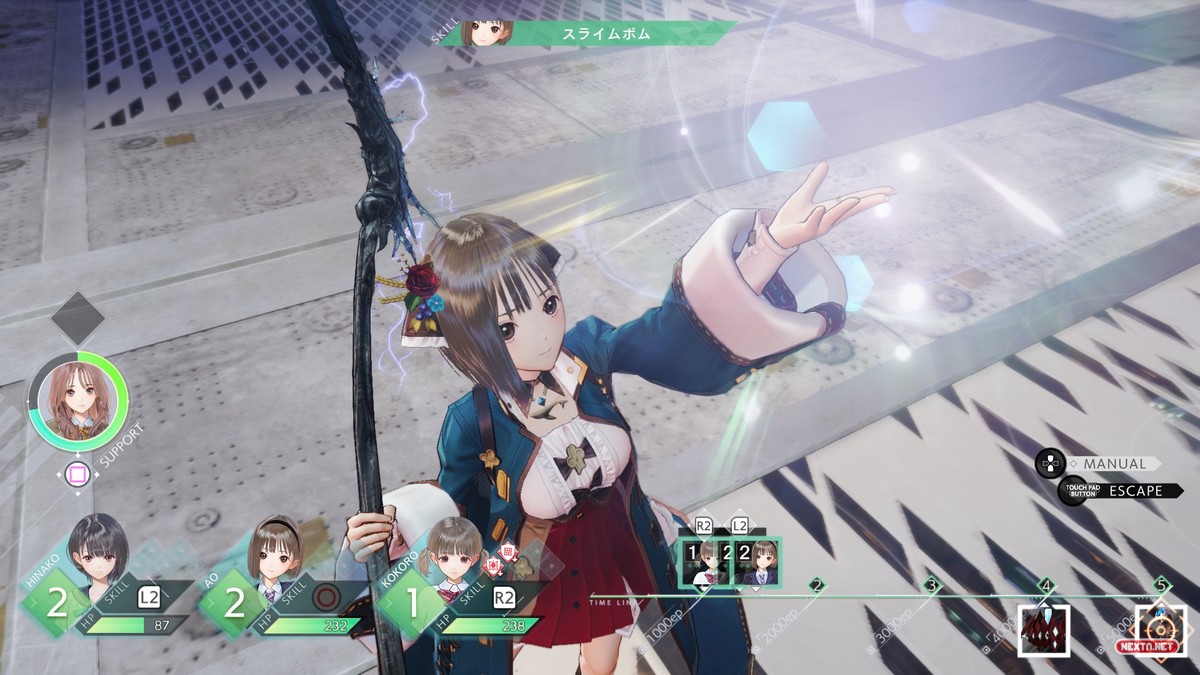
Task: Click the grey diamond above the support portrait
Action: tap(77, 319)
